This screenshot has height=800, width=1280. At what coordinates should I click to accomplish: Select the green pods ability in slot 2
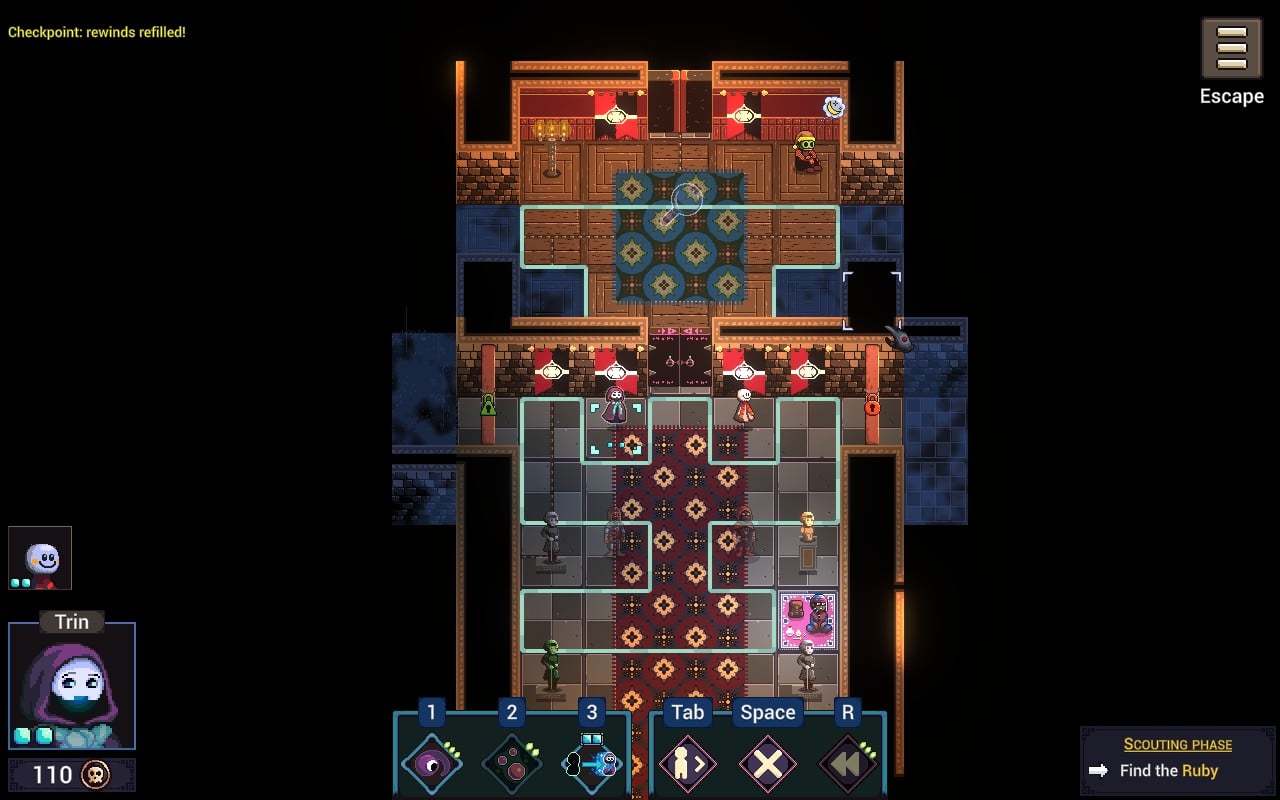tap(510, 763)
